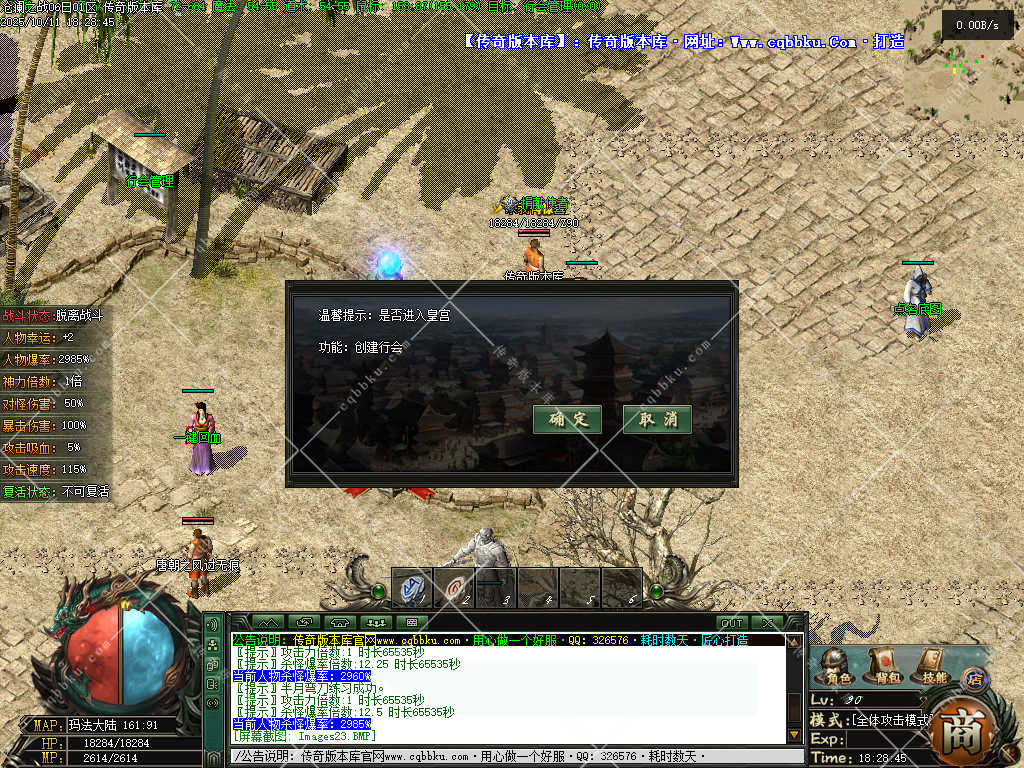Screen dimensions: 1024x768
Task: Confirm entering the palace with 确定
Action: point(567,419)
